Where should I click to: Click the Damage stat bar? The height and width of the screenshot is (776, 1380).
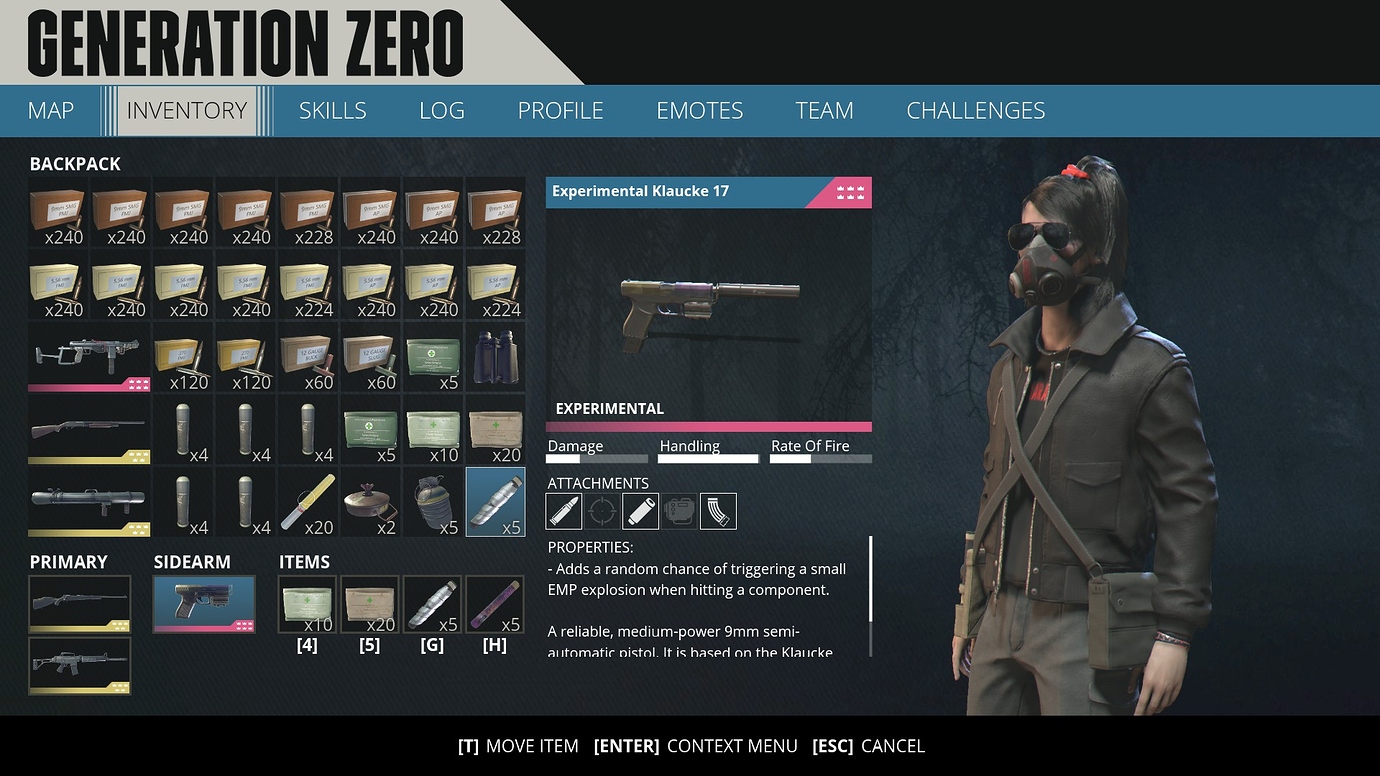(x=597, y=458)
